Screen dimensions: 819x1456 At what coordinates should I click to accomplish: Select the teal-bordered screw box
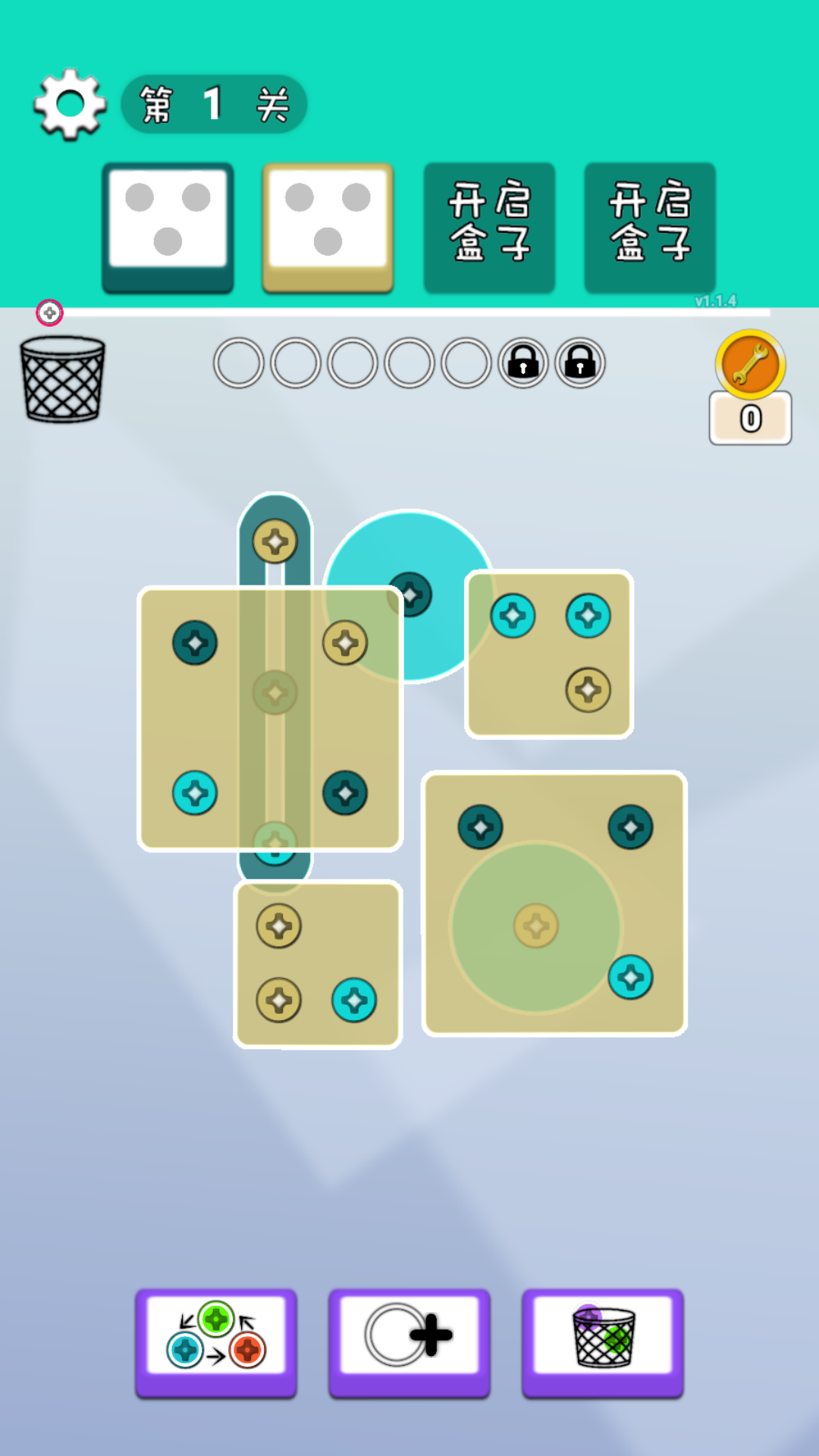[168, 227]
